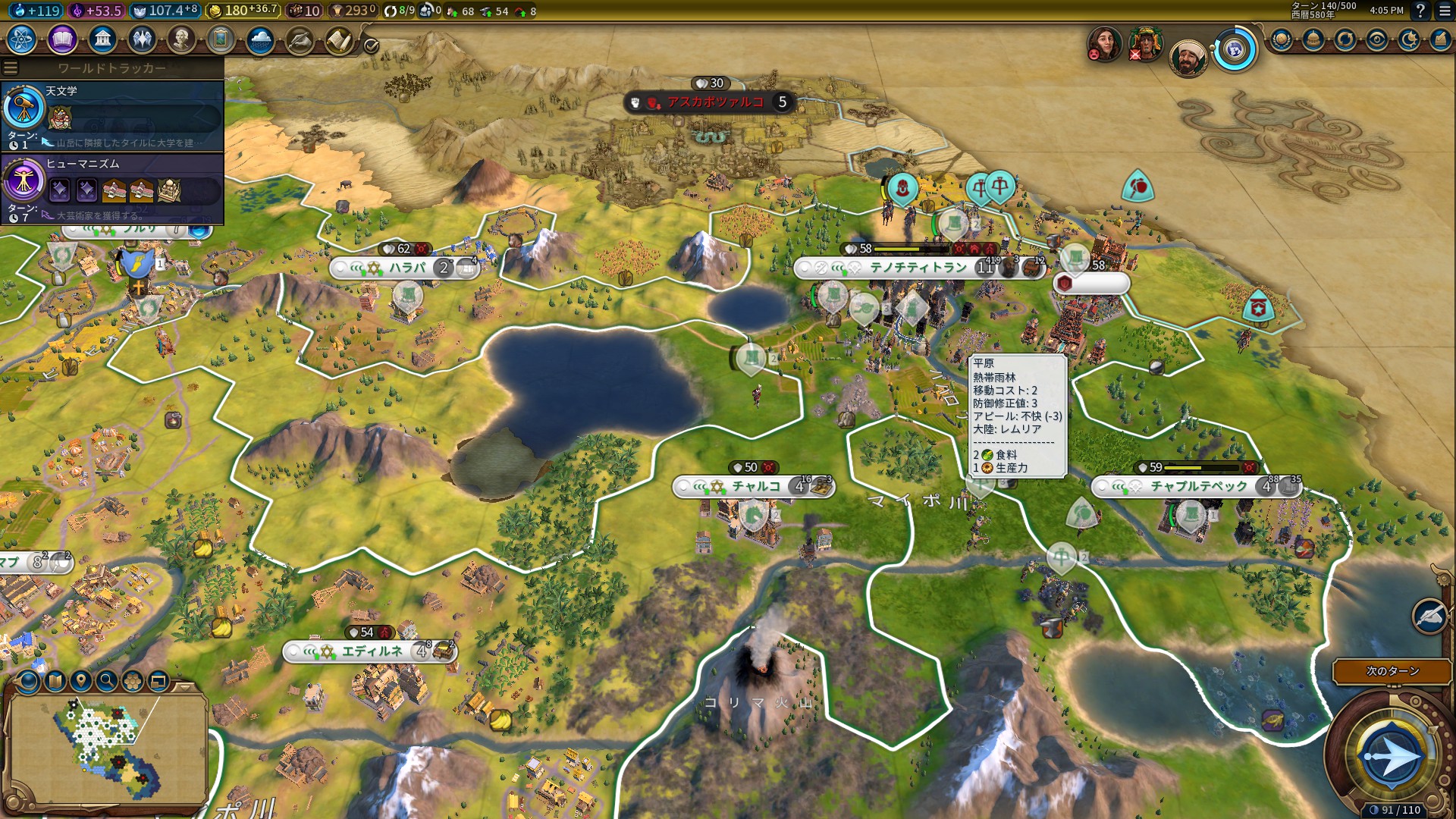Viewport: 1456px width, 819px height.
Task: Open the World Congress globe icon
Action: [x=1235, y=51]
